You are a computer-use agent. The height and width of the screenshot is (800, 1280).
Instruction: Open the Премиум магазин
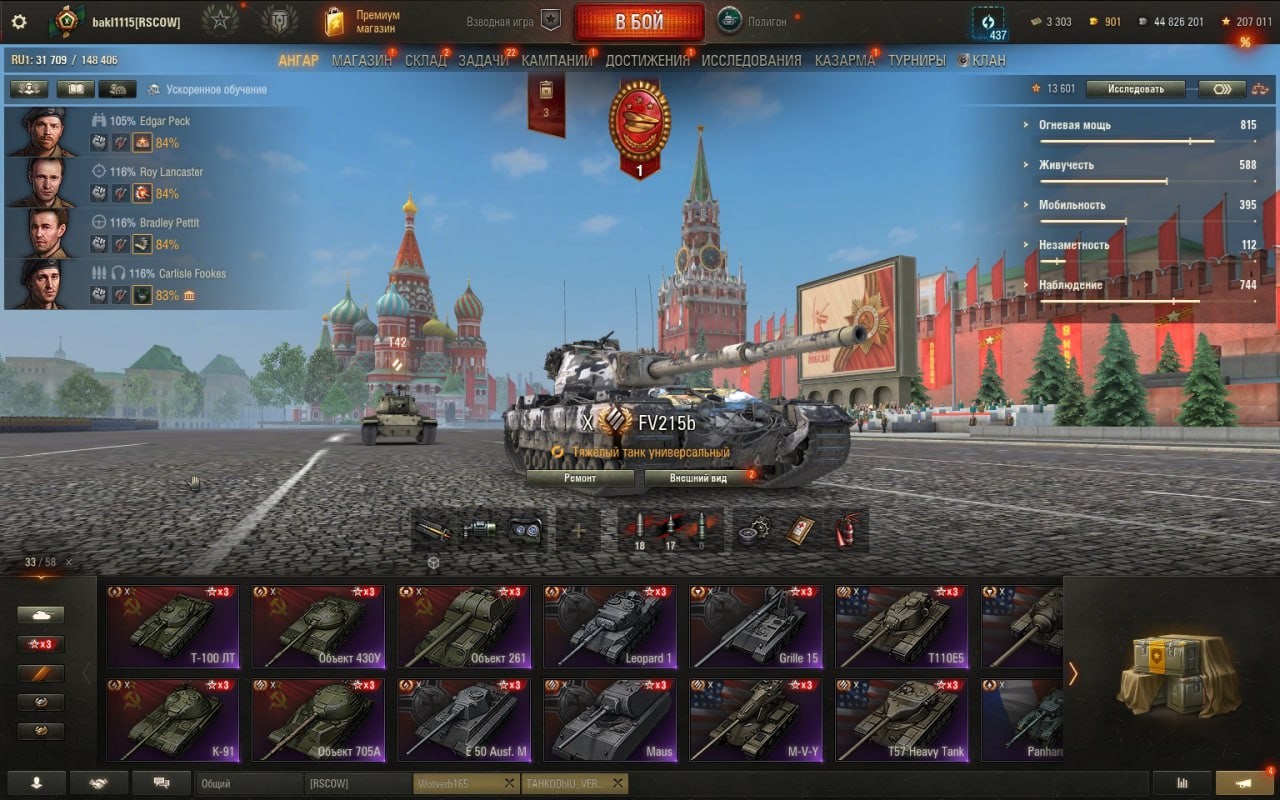[x=362, y=21]
